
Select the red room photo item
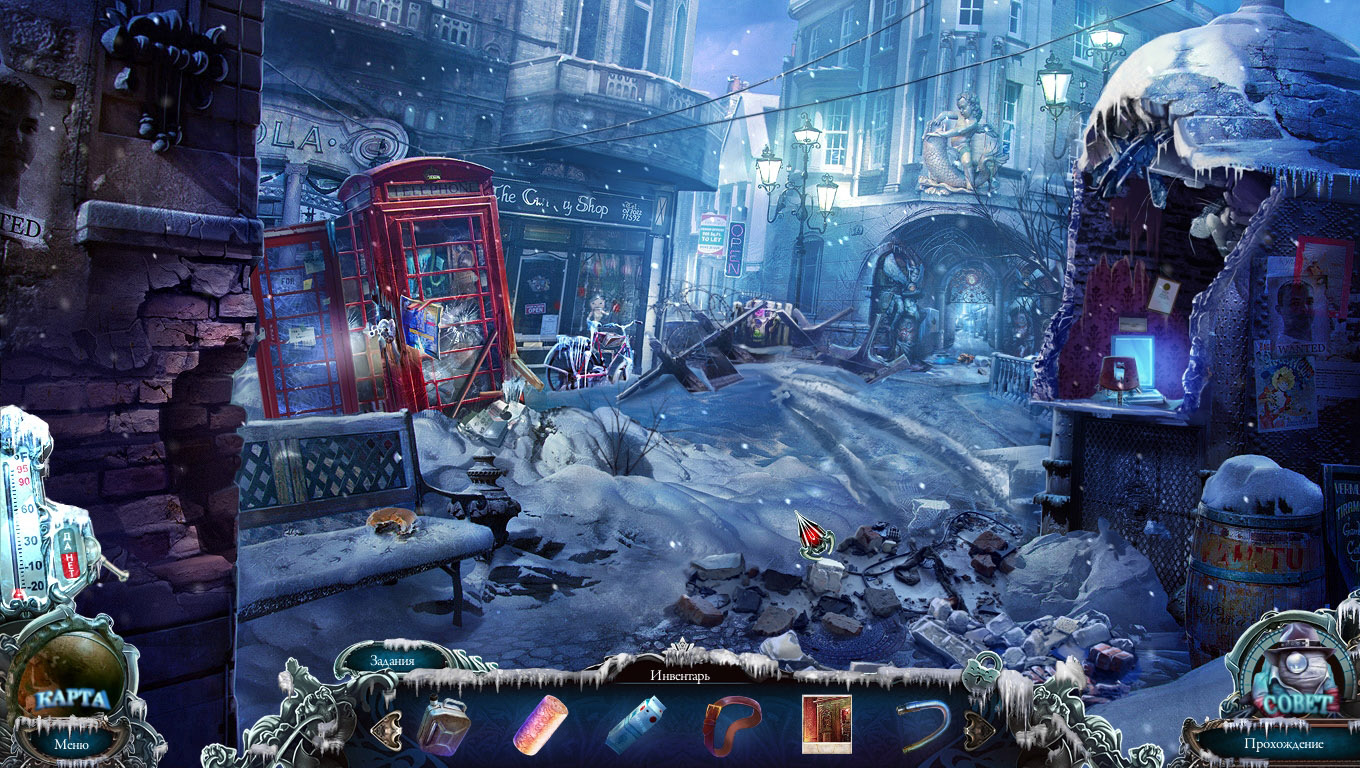click(x=827, y=723)
